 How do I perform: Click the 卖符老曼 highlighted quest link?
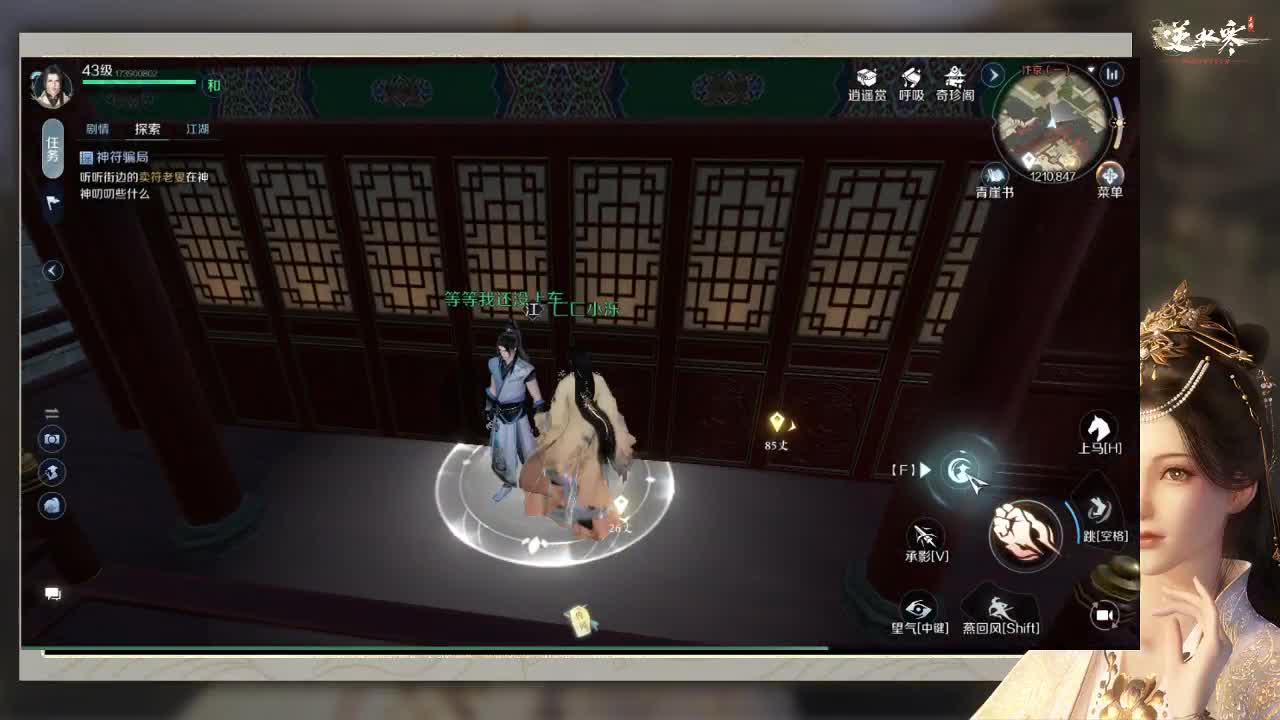coord(161,178)
